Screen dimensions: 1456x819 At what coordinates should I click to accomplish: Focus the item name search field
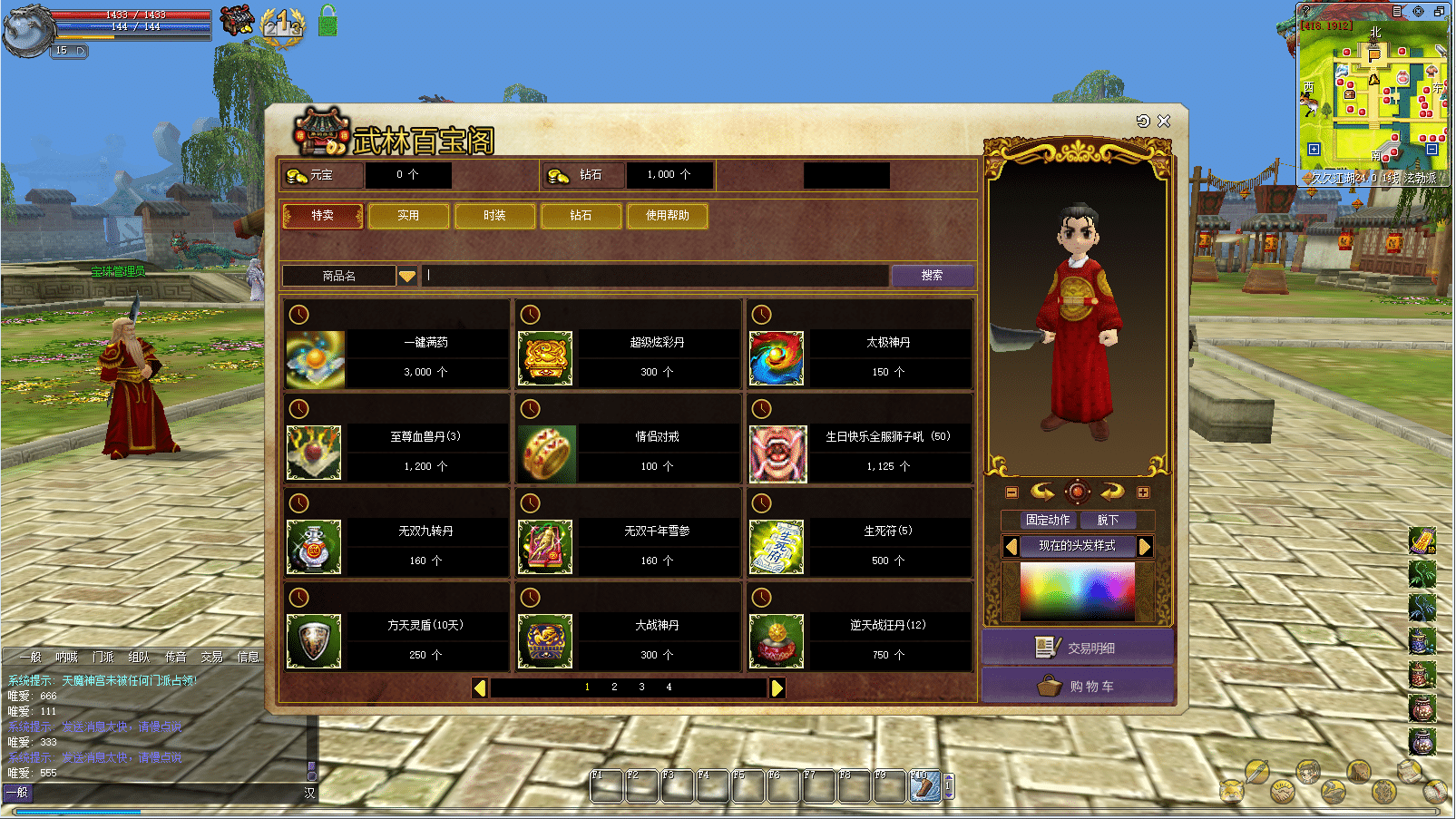click(x=655, y=276)
